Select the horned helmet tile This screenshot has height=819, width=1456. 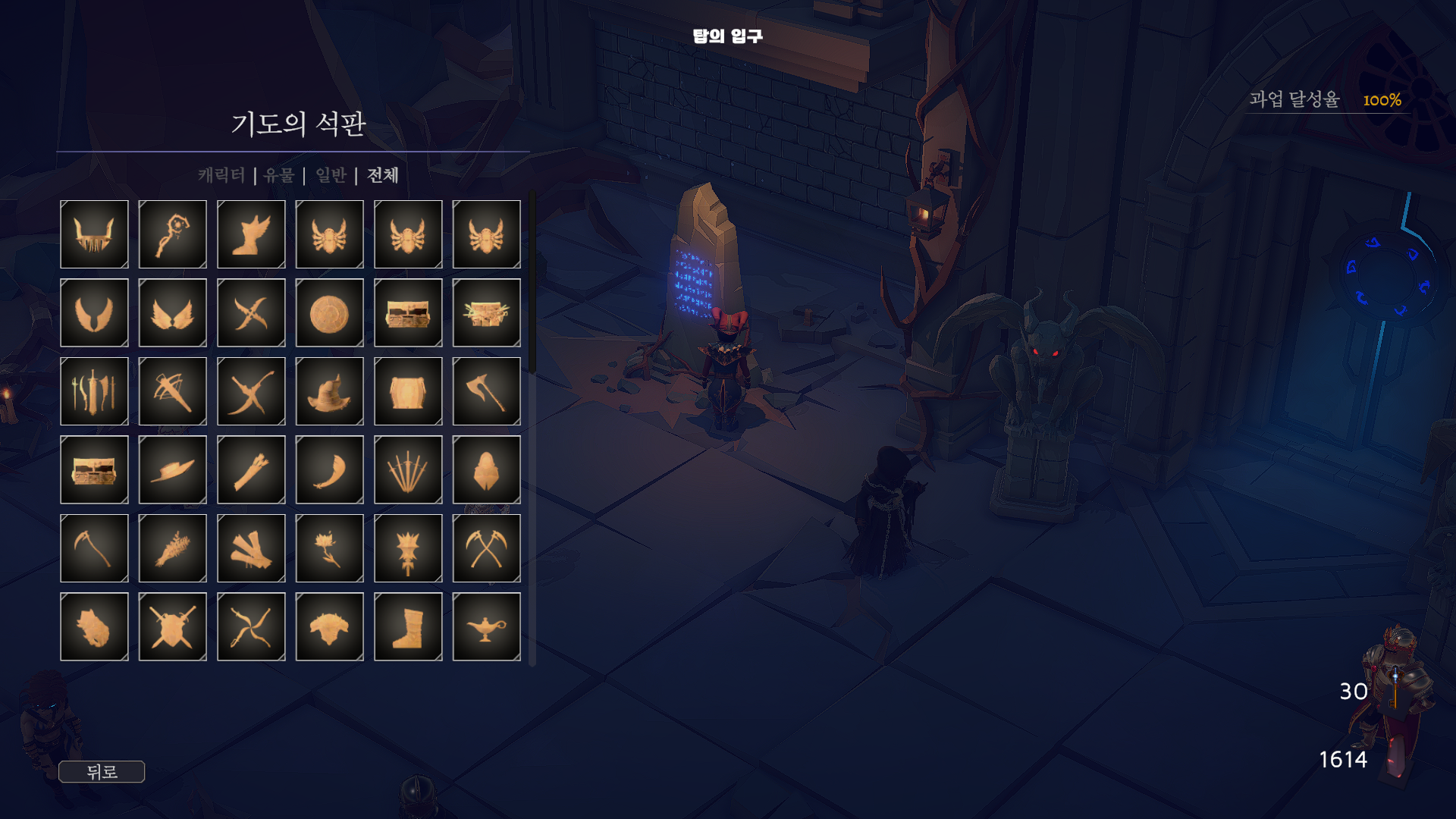point(94,234)
